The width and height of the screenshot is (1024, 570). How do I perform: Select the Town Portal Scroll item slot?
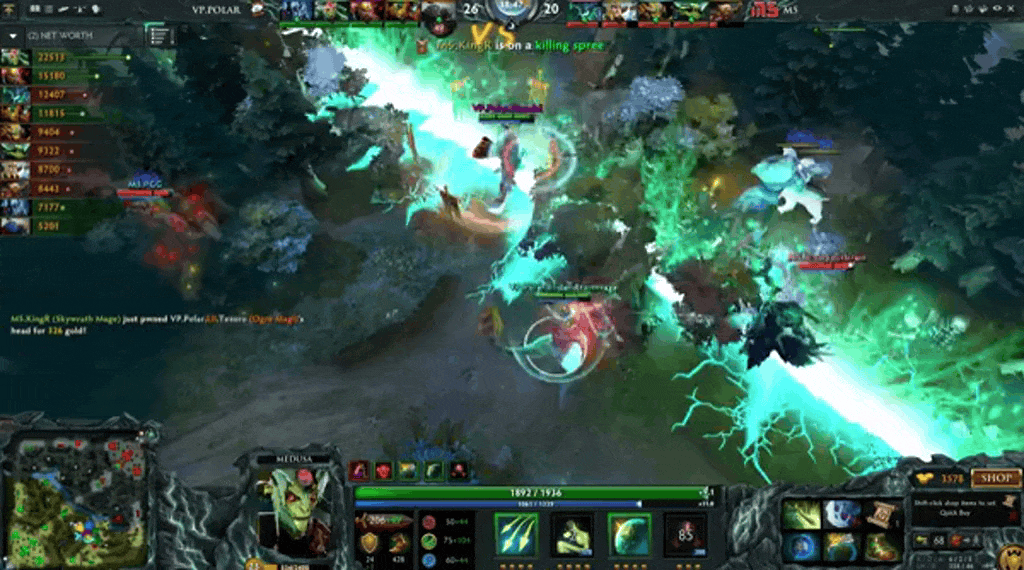[883, 514]
